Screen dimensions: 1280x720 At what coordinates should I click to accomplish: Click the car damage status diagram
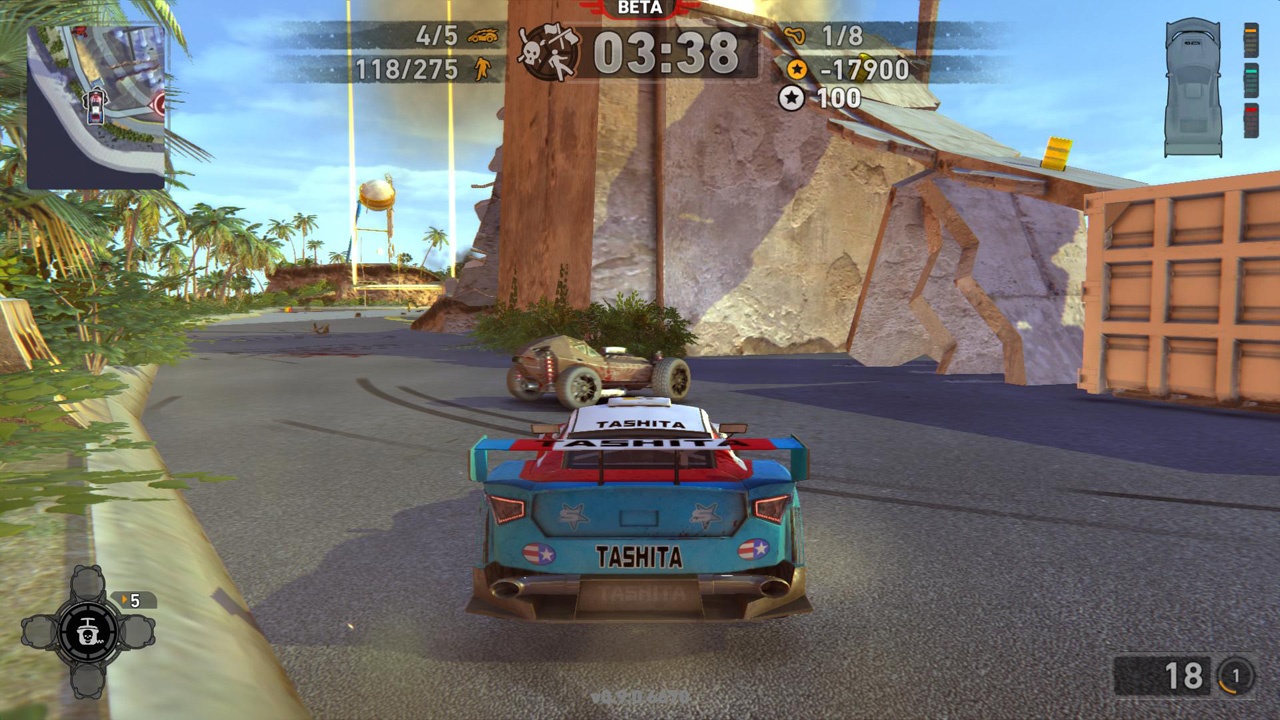coord(1193,88)
